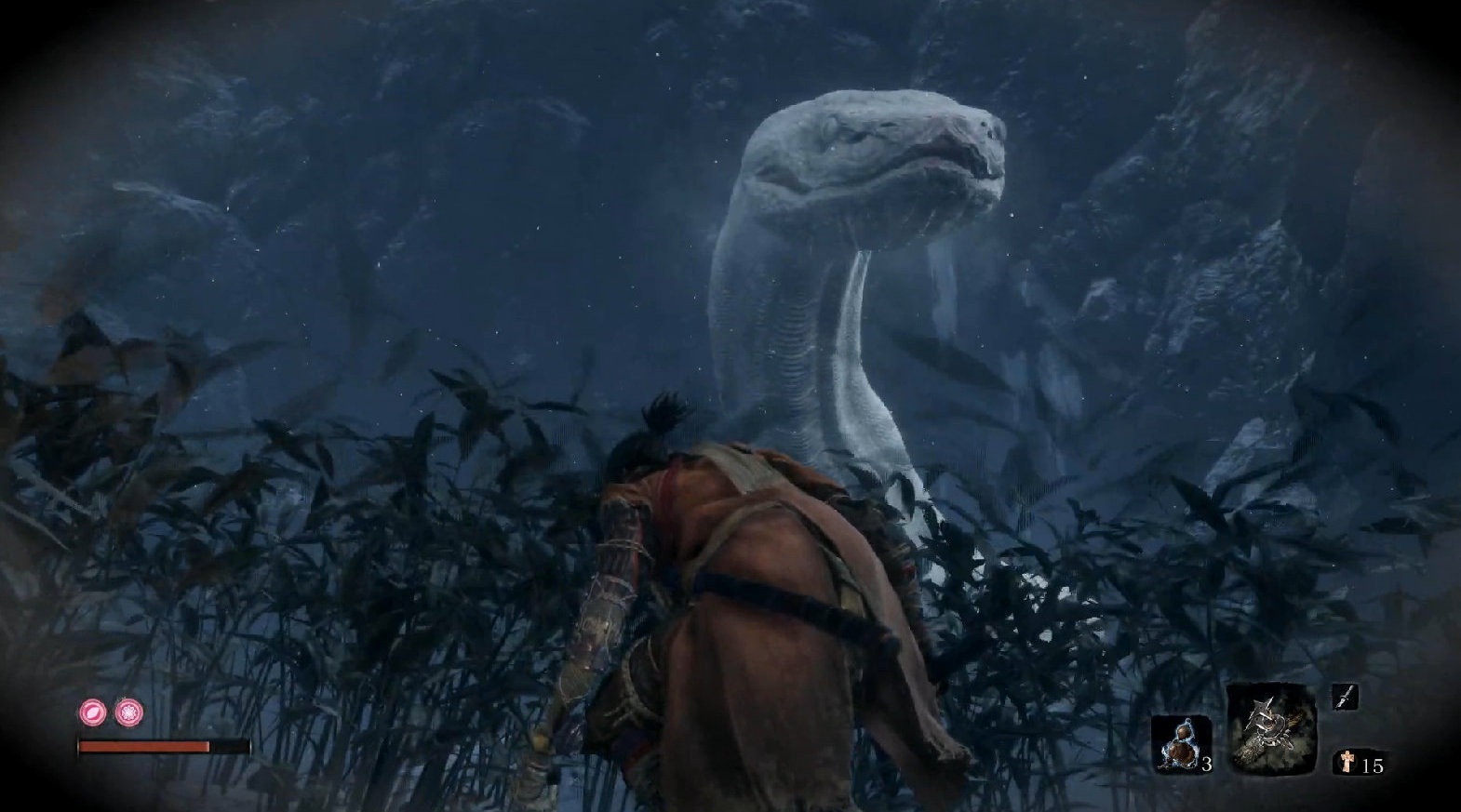The height and width of the screenshot is (812, 1461).
Task: Click the petal resurrection node
Action: point(93,713)
